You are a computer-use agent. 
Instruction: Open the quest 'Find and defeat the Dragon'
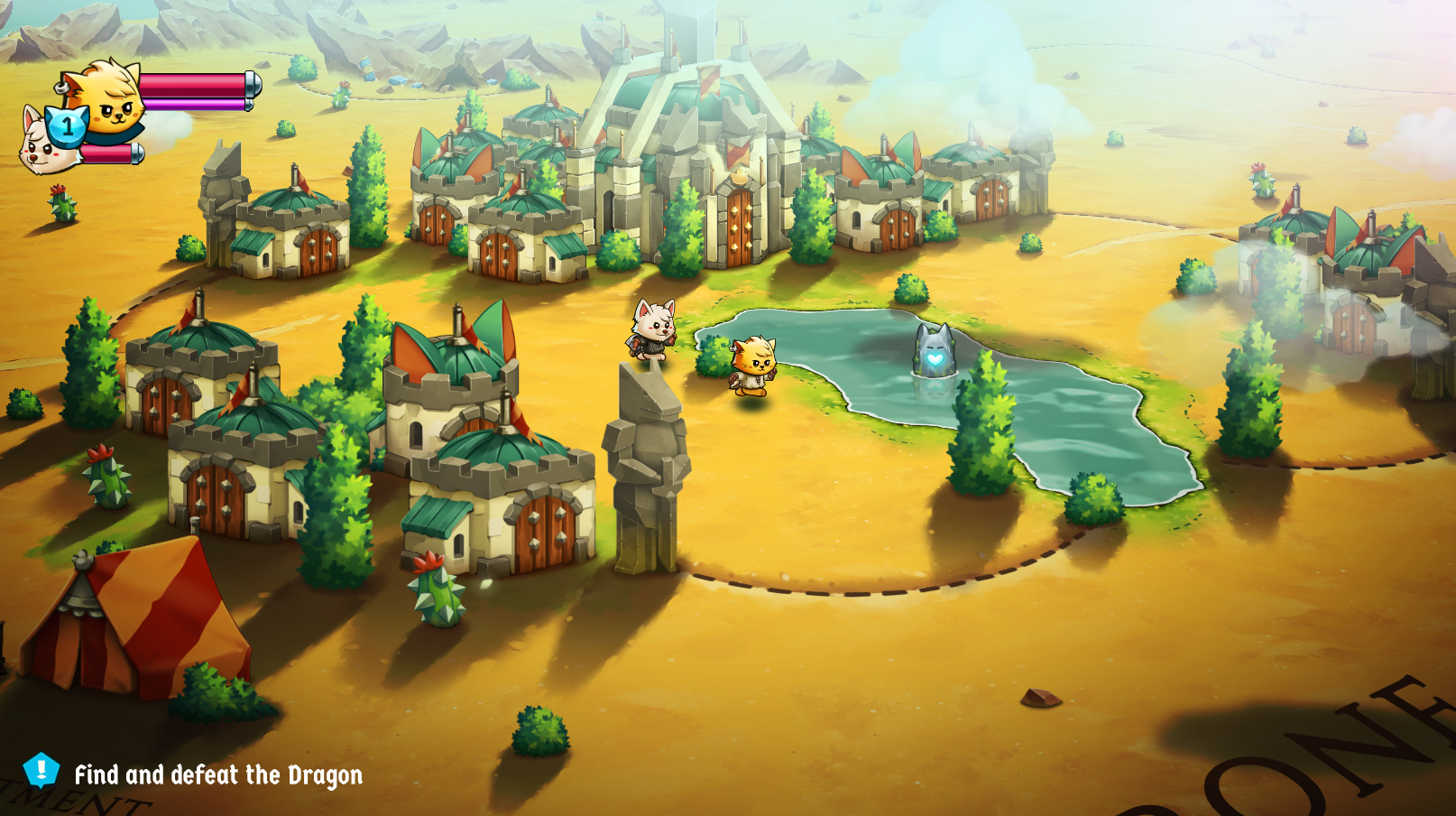pyautogui.click(x=219, y=774)
